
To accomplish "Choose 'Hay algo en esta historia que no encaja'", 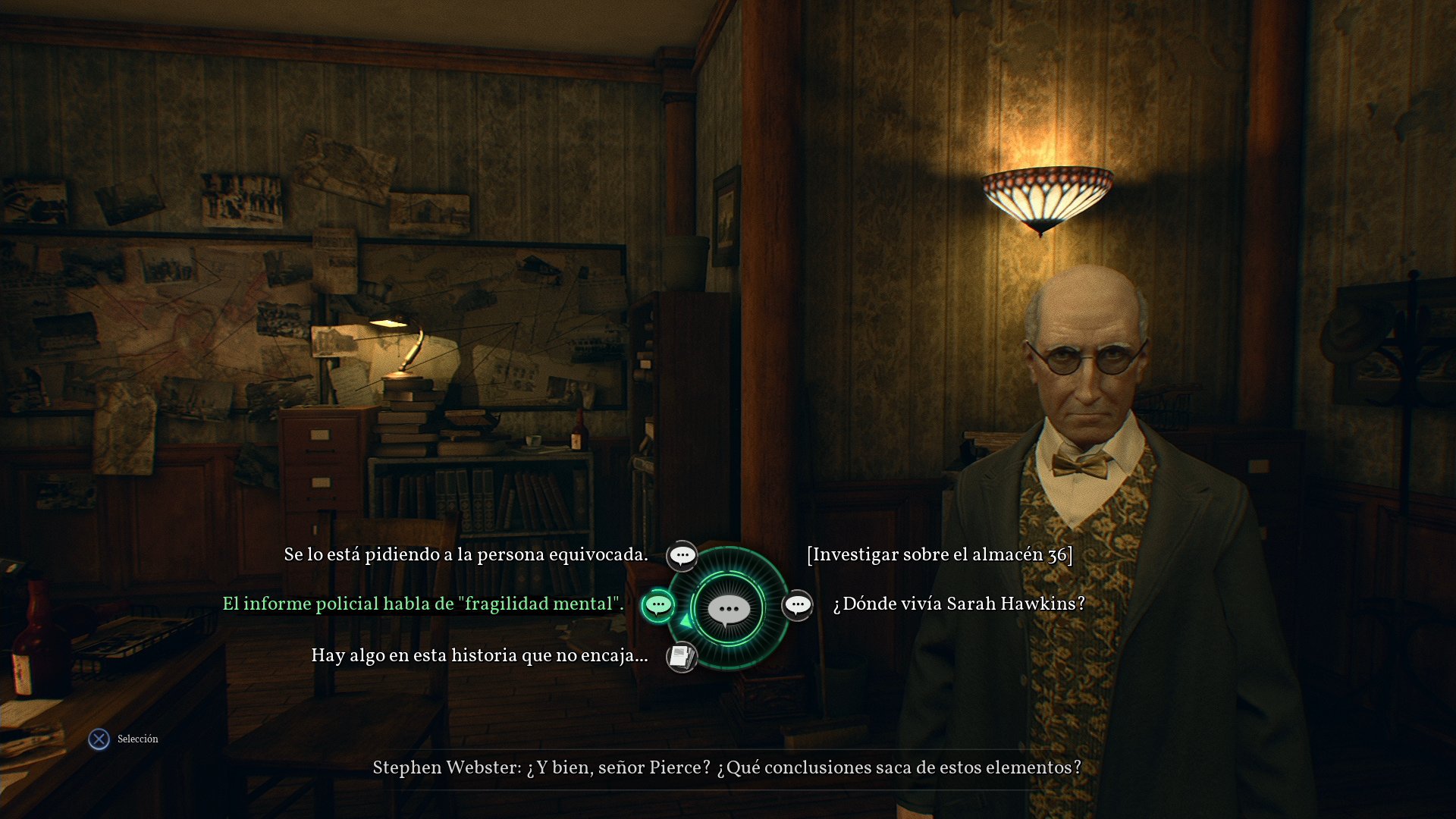I will [481, 655].
